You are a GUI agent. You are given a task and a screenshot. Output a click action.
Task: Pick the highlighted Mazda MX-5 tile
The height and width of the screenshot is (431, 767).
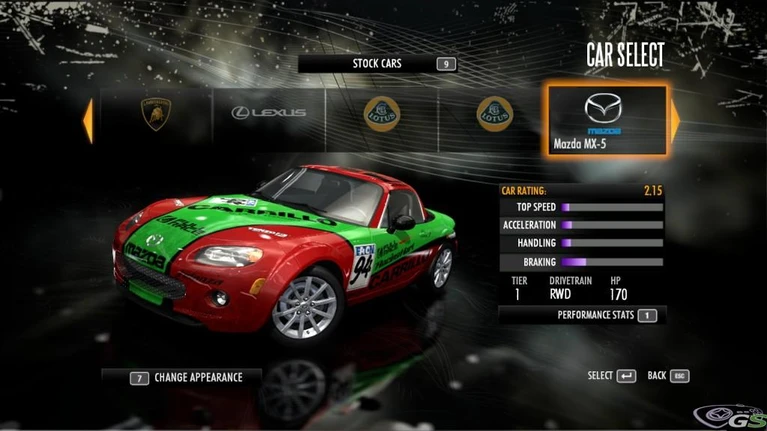coord(604,120)
